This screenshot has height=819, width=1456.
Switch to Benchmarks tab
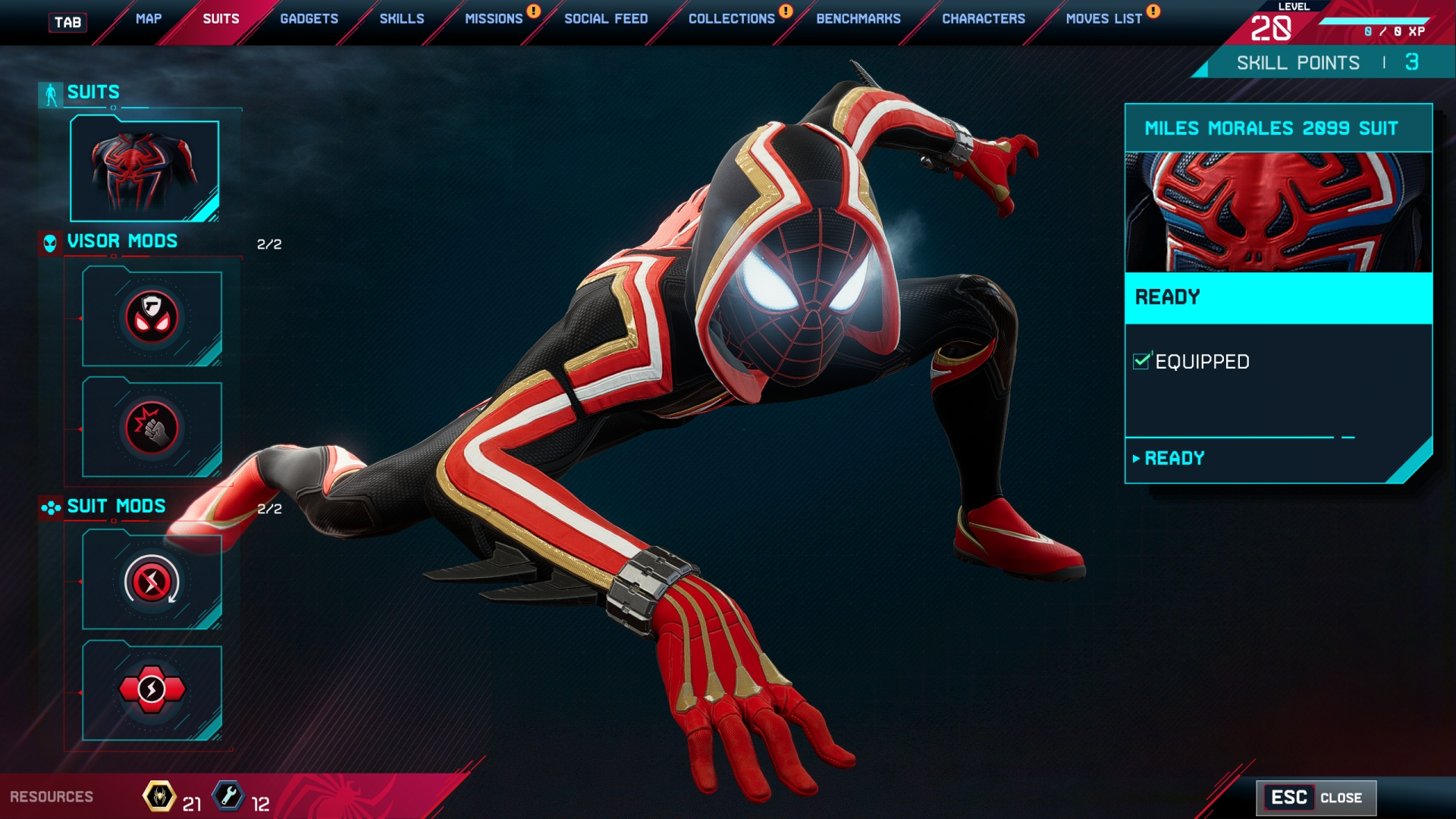click(858, 19)
